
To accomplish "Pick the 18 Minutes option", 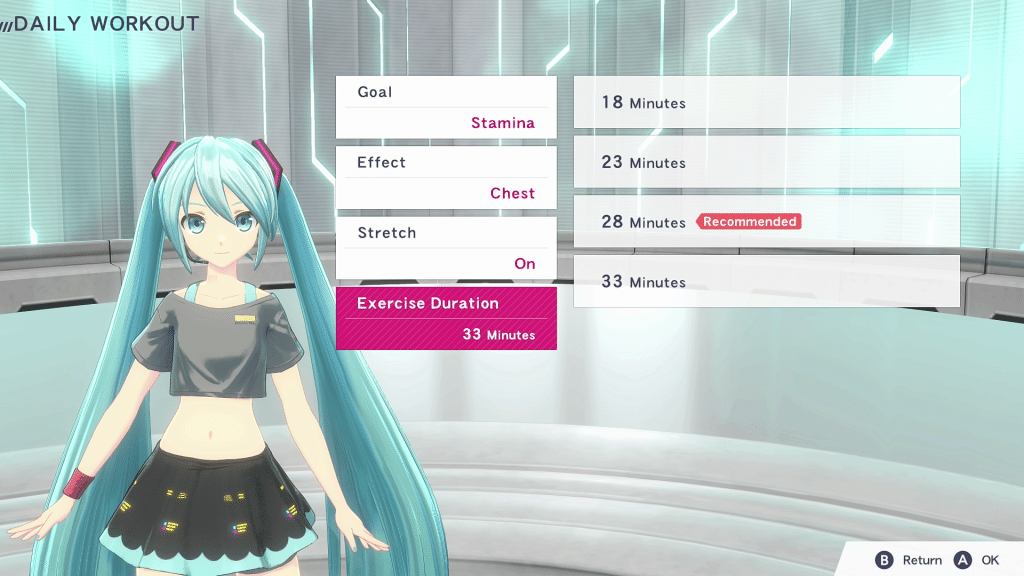I will tap(766, 102).
